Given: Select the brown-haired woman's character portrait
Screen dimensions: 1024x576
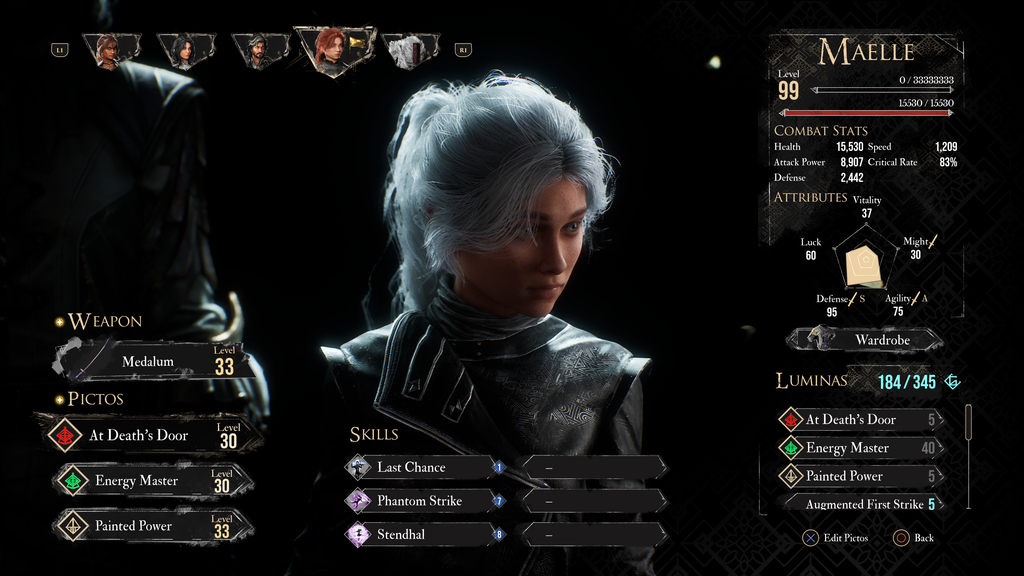Looking at the screenshot, I should coord(108,49).
